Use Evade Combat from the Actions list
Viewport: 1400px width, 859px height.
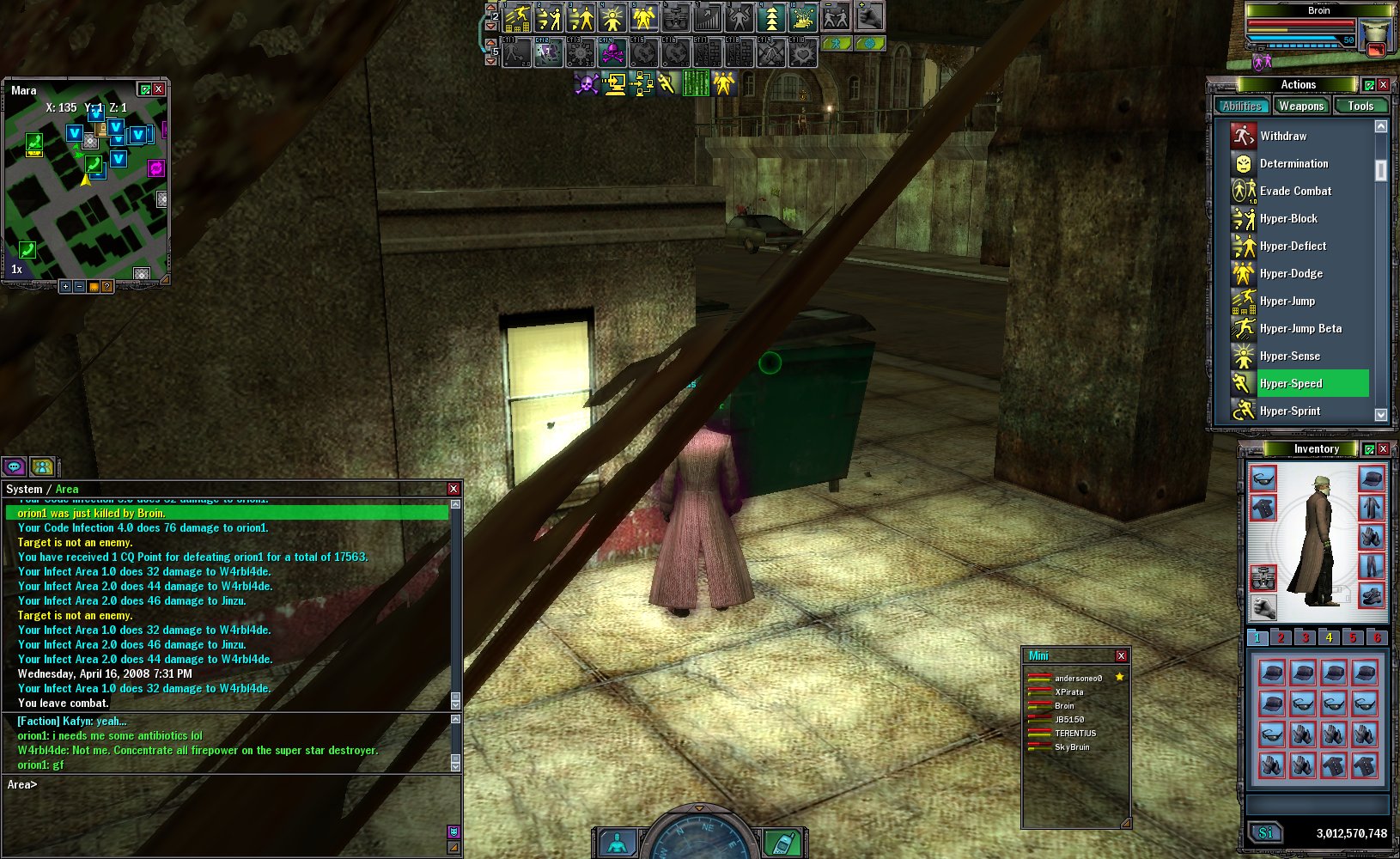pyautogui.click(x=1295, y=191)
